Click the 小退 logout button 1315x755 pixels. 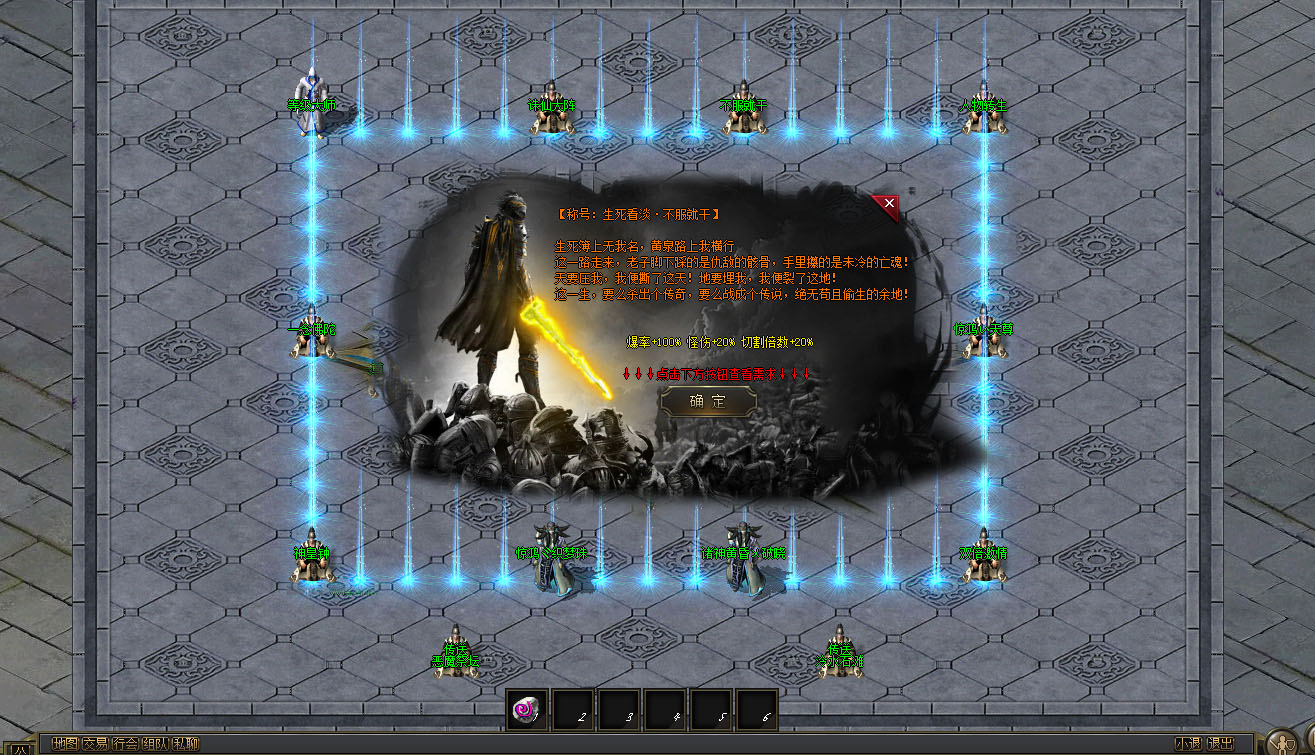(x=1188, y=744)
